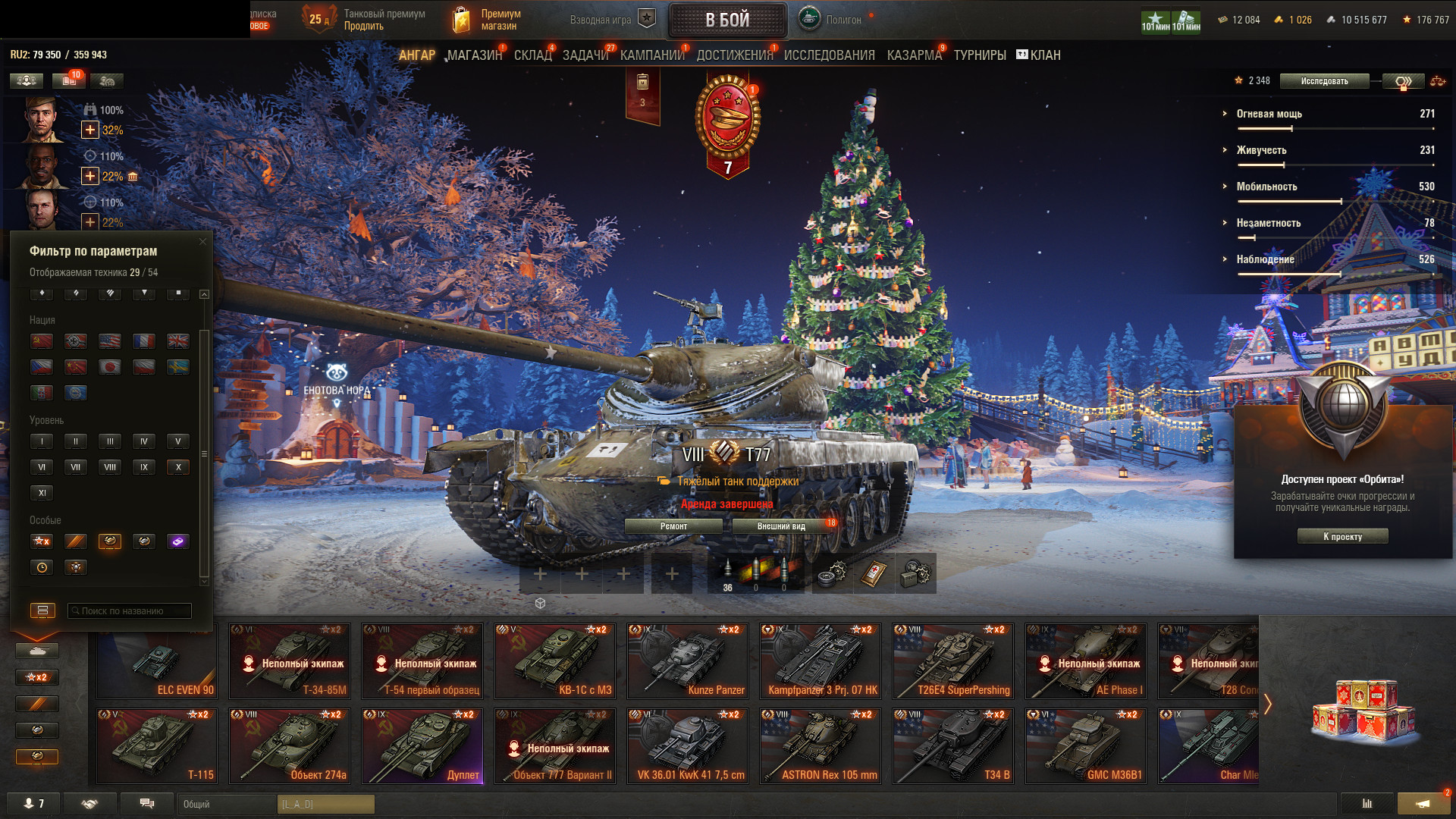Click the Исследовать button

click(1324, 81)
